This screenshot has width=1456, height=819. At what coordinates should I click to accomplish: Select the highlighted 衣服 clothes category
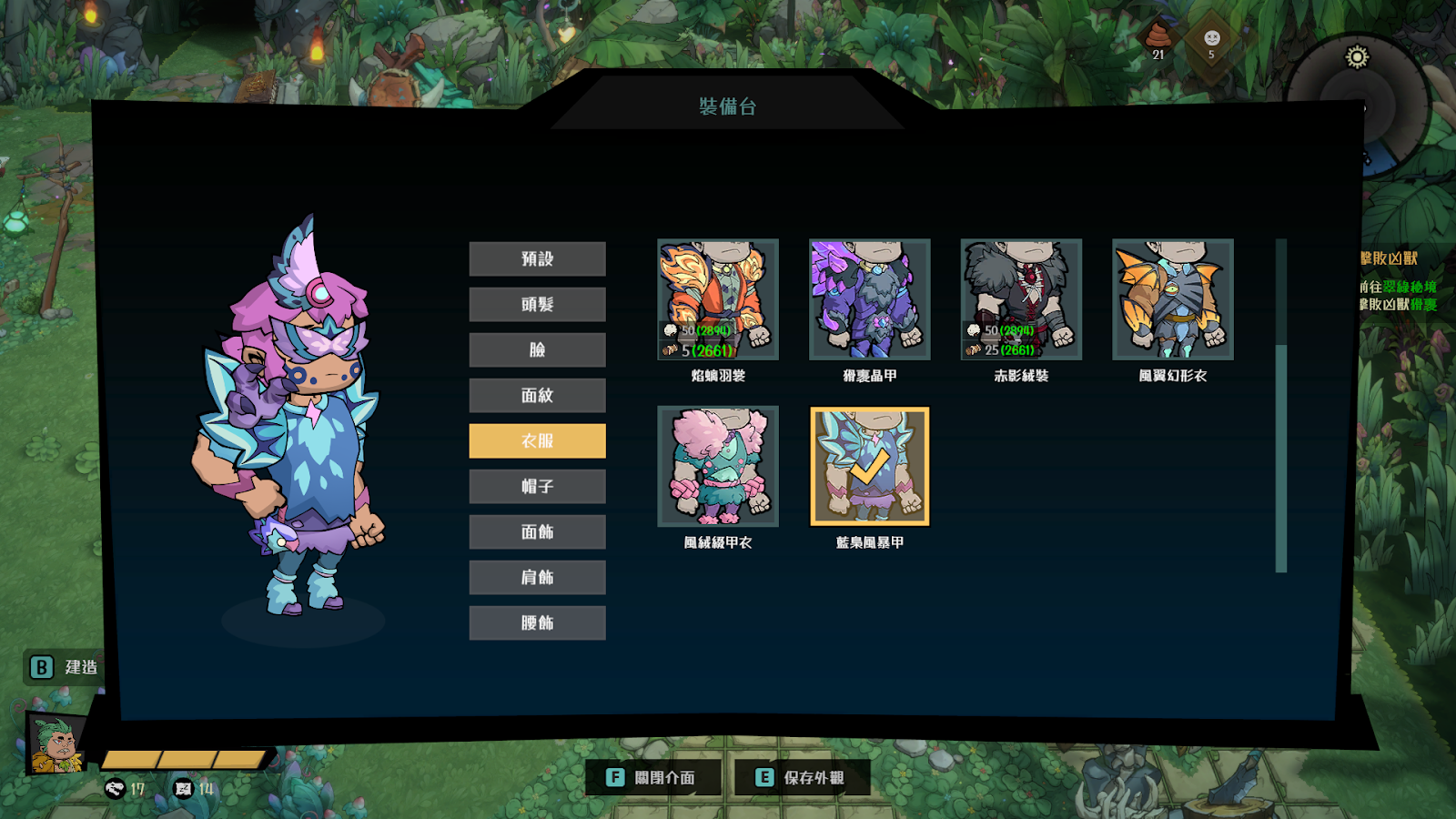point(537,440)
